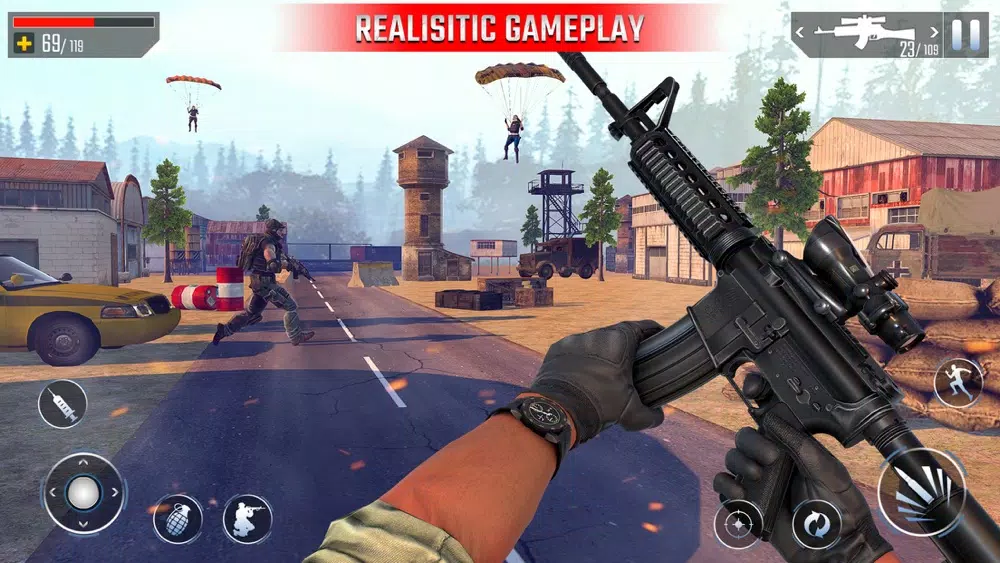Image resolution: width=1000 pixels, height=563 pixels.
Task: Reload the weapon
Action: tap(816, 524)
